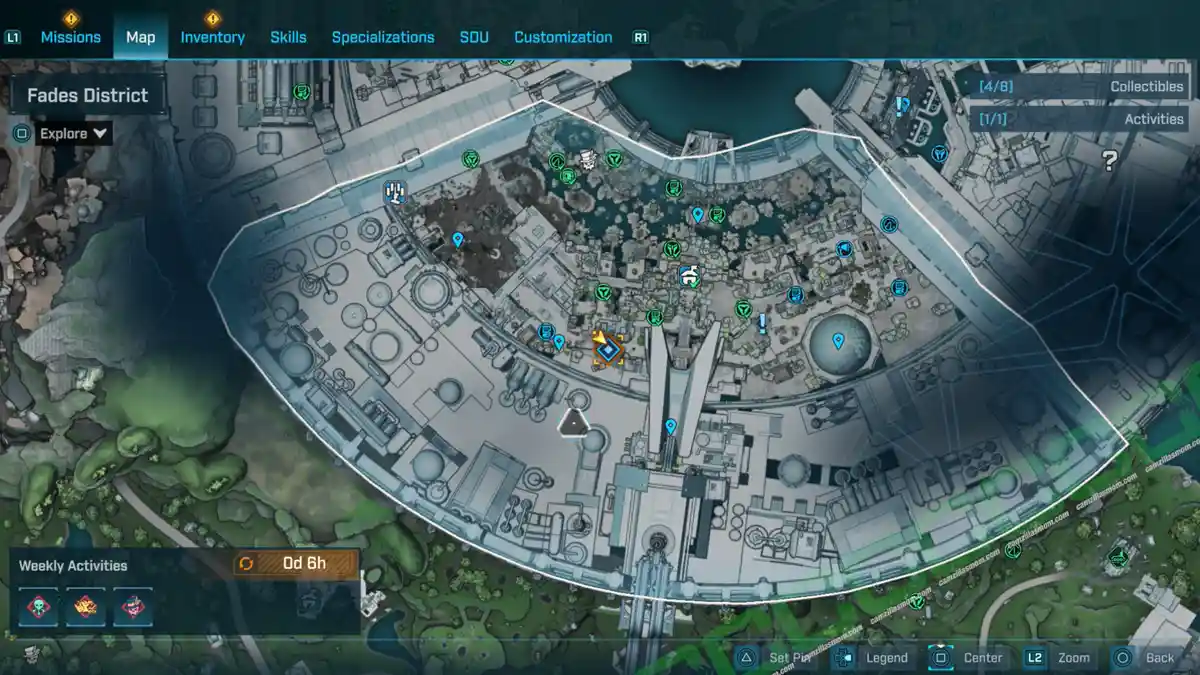
Task: Select the Map tab
Action: coord(140,37)
